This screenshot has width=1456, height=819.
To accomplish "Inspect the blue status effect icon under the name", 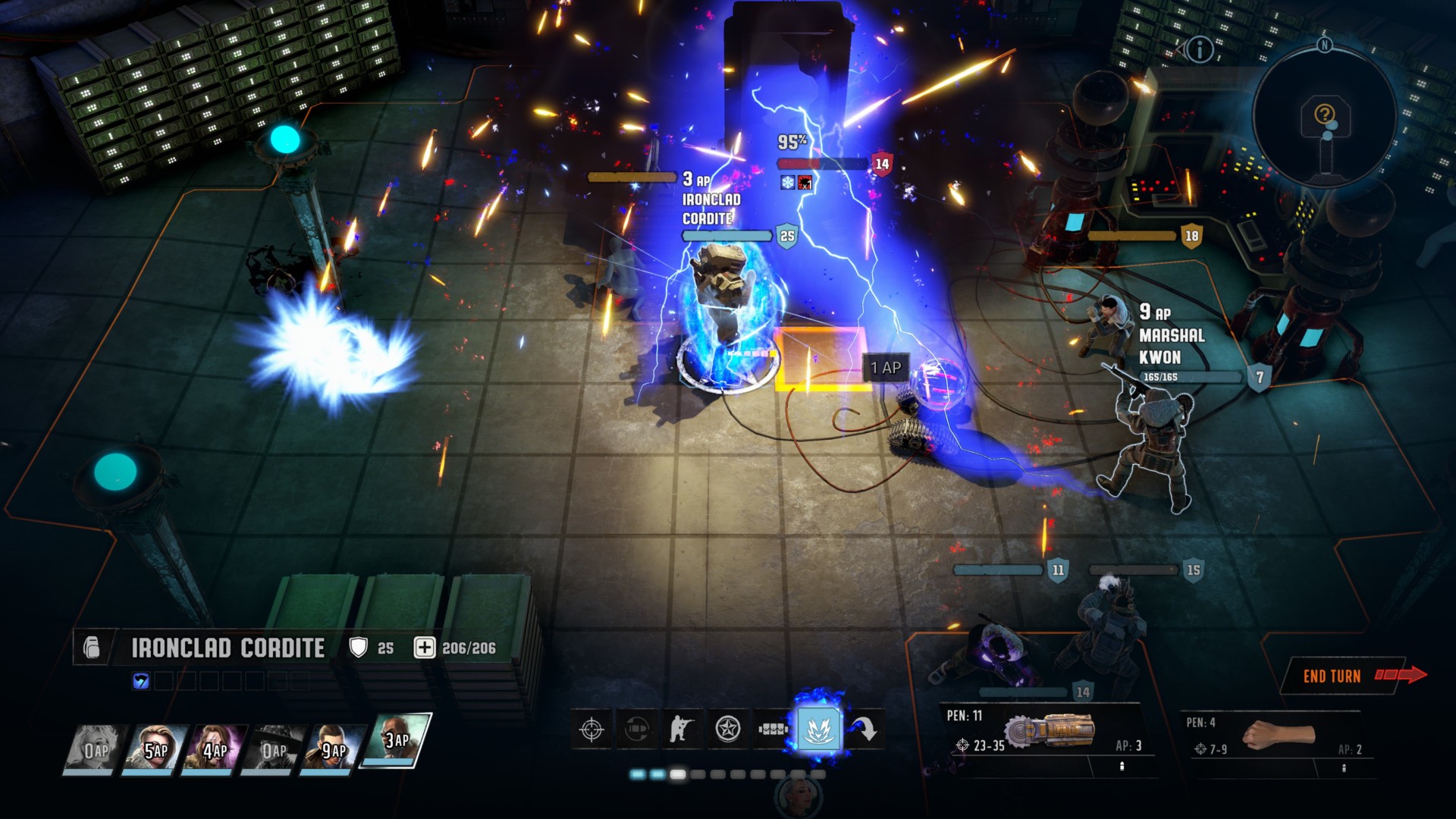I will pyautogui.click(x=141, y=681).
